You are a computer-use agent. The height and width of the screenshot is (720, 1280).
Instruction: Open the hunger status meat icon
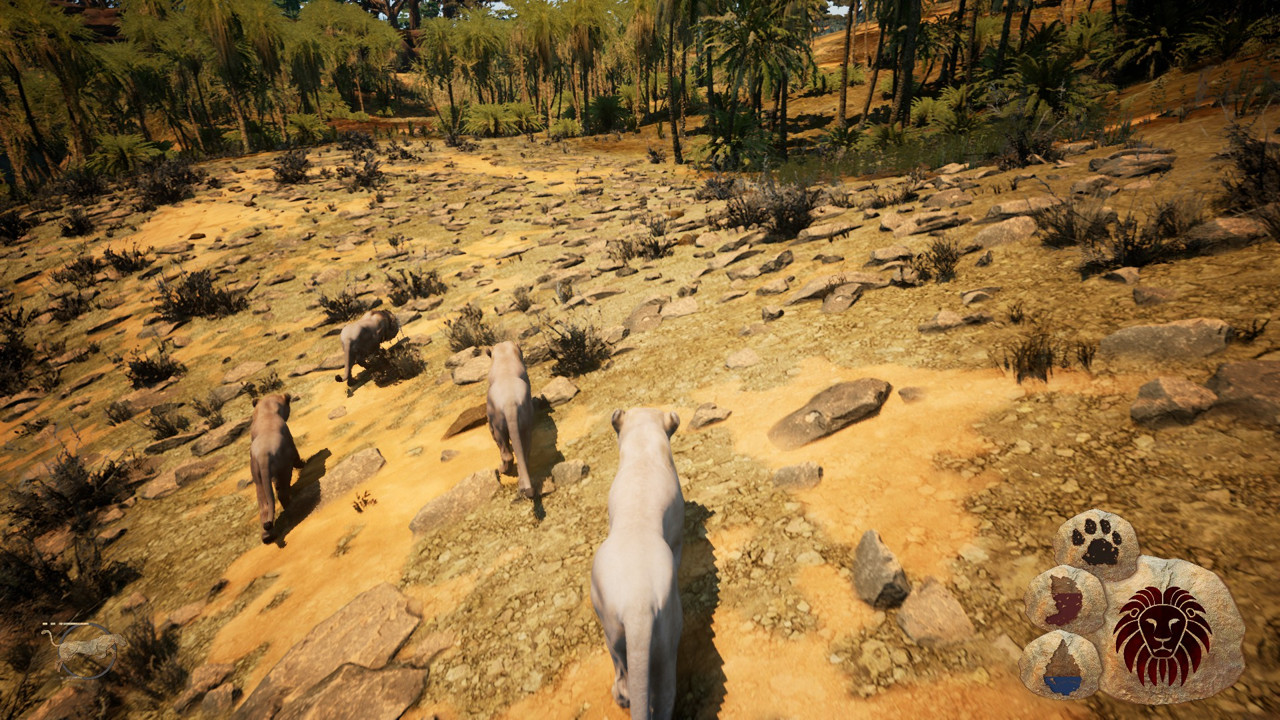1065,600
